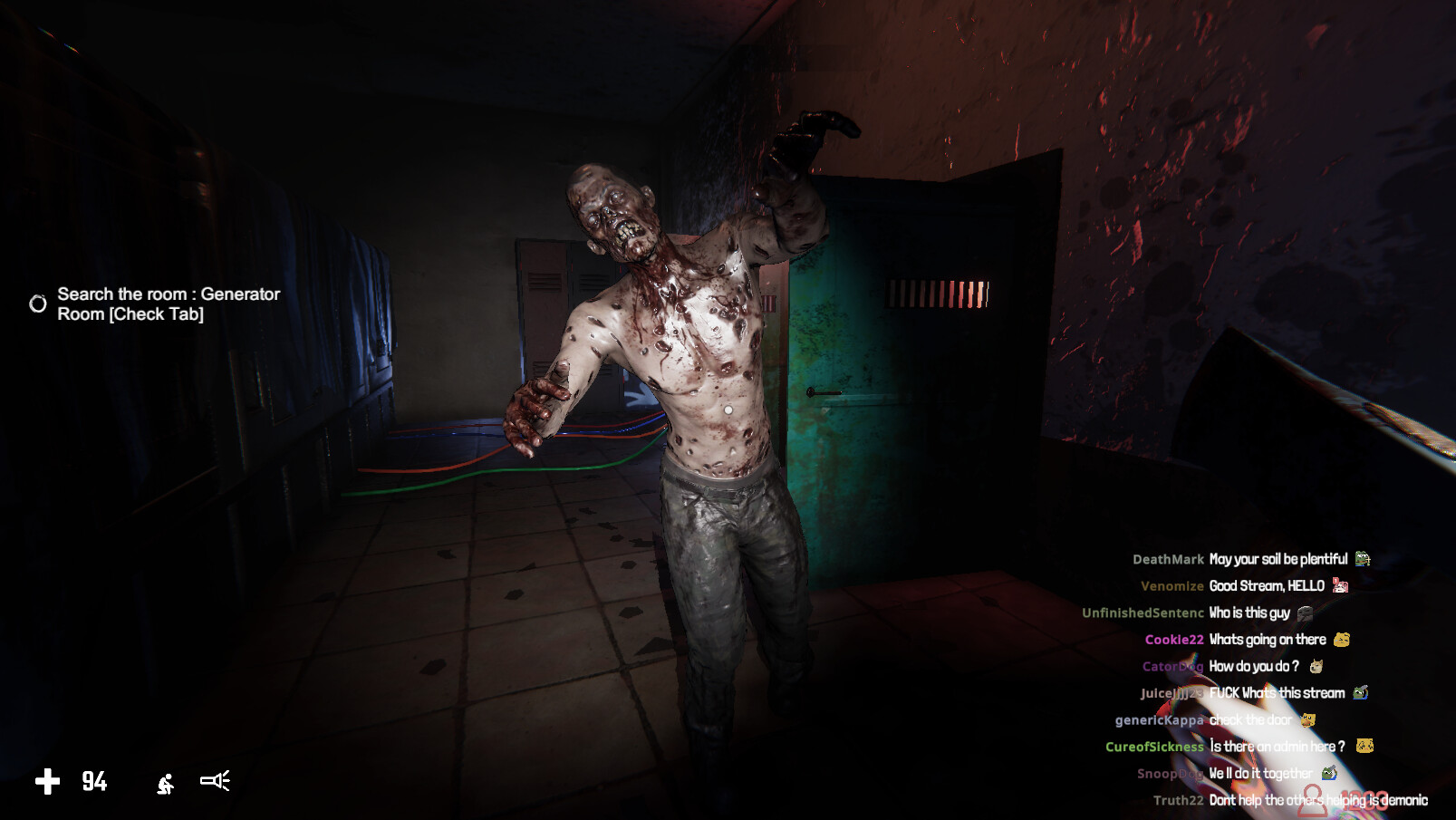Select the megaphone noise indicator icon
The width and height of the screenshot is (1456, 820).
coord(216,781)
